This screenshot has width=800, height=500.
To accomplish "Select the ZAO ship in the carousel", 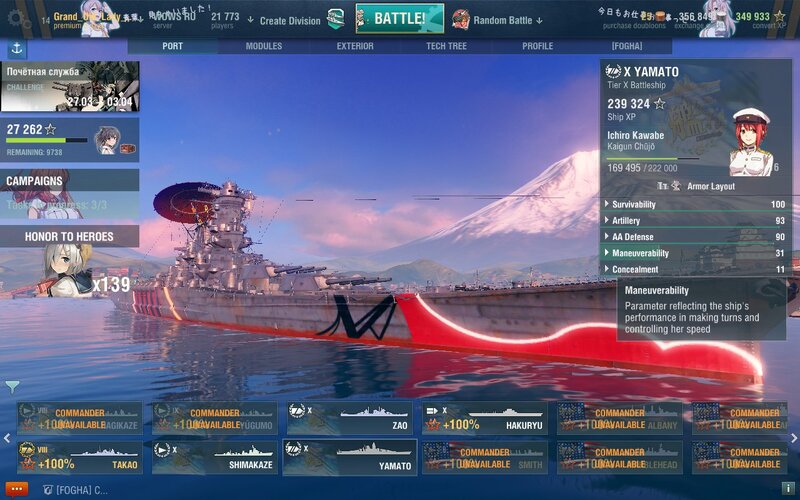I will [349, 418].
